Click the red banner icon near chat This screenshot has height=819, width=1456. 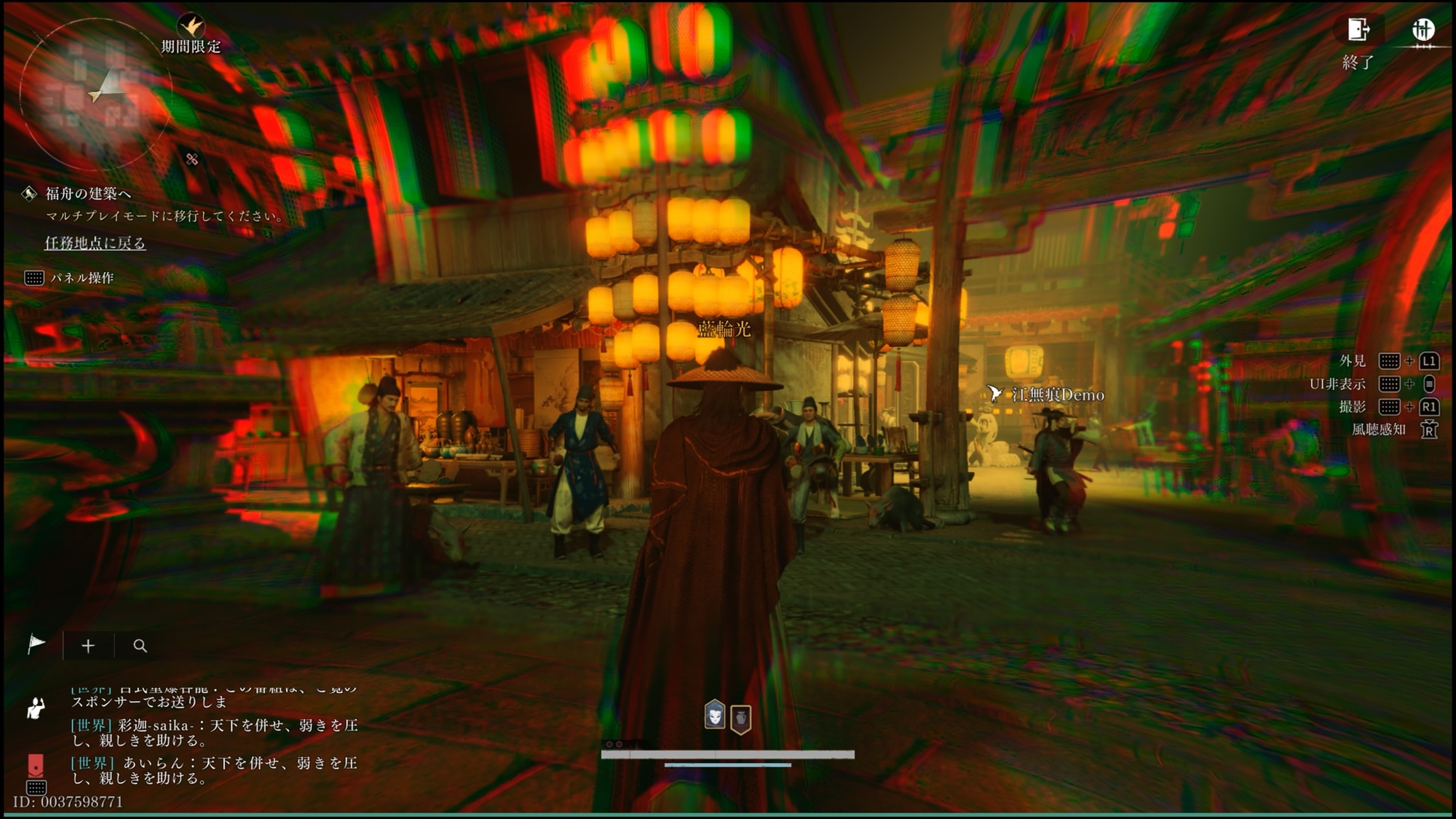click(36, 766)
